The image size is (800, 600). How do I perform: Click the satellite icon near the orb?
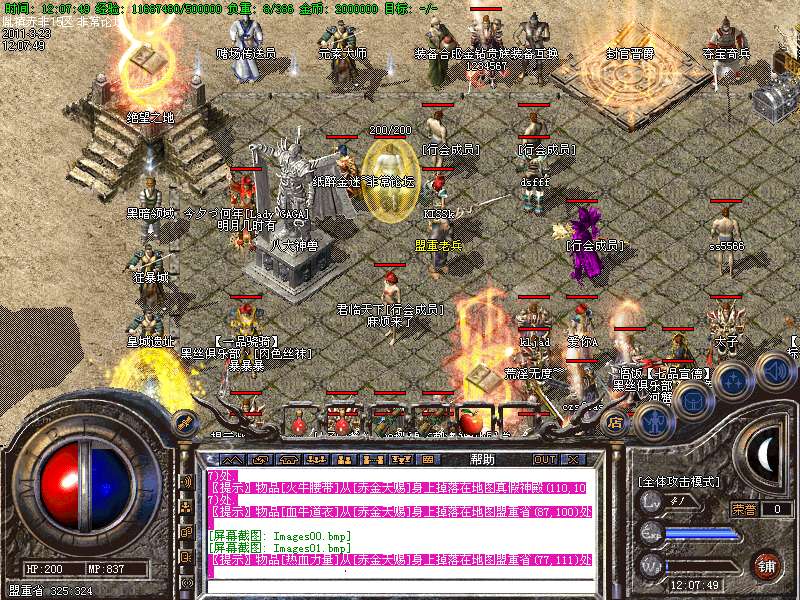(x=184, y=421)
